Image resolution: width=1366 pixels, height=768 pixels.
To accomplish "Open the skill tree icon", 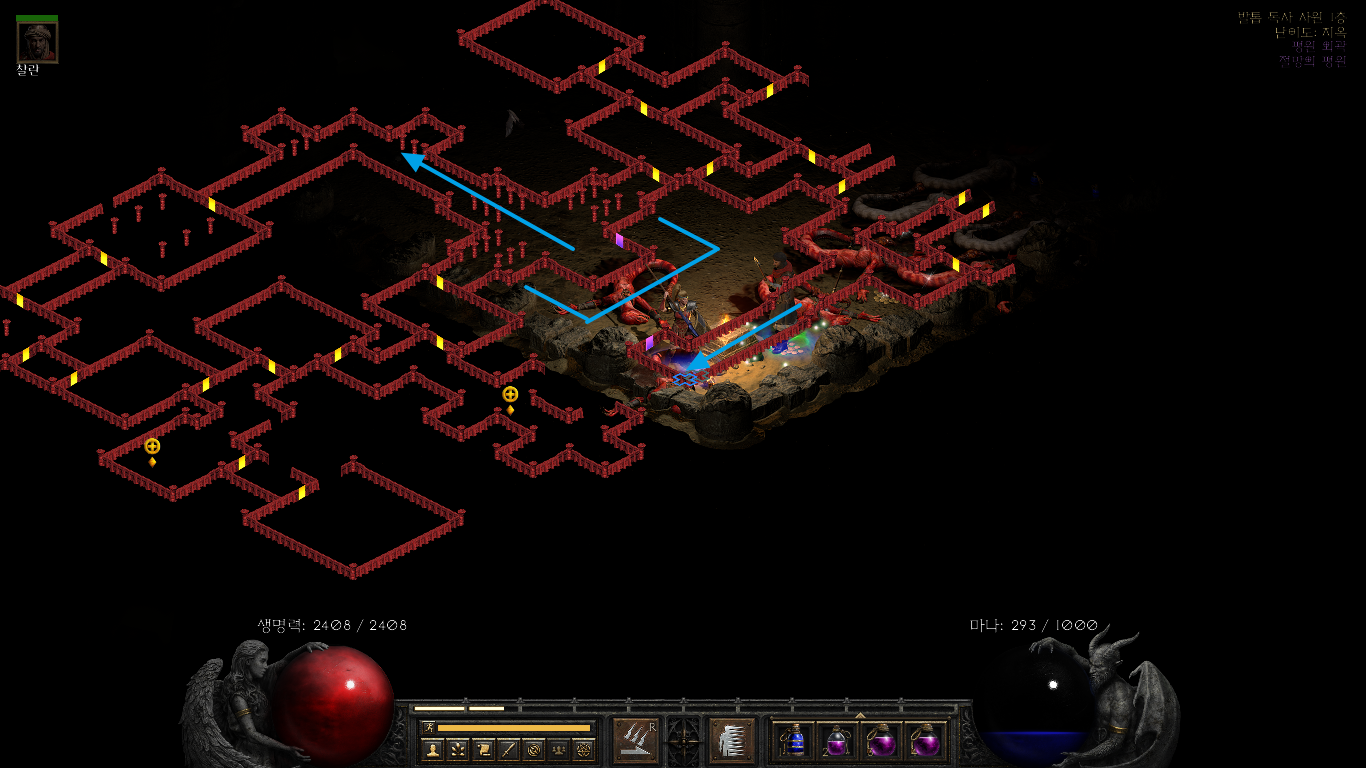I will tap(457, 749).
